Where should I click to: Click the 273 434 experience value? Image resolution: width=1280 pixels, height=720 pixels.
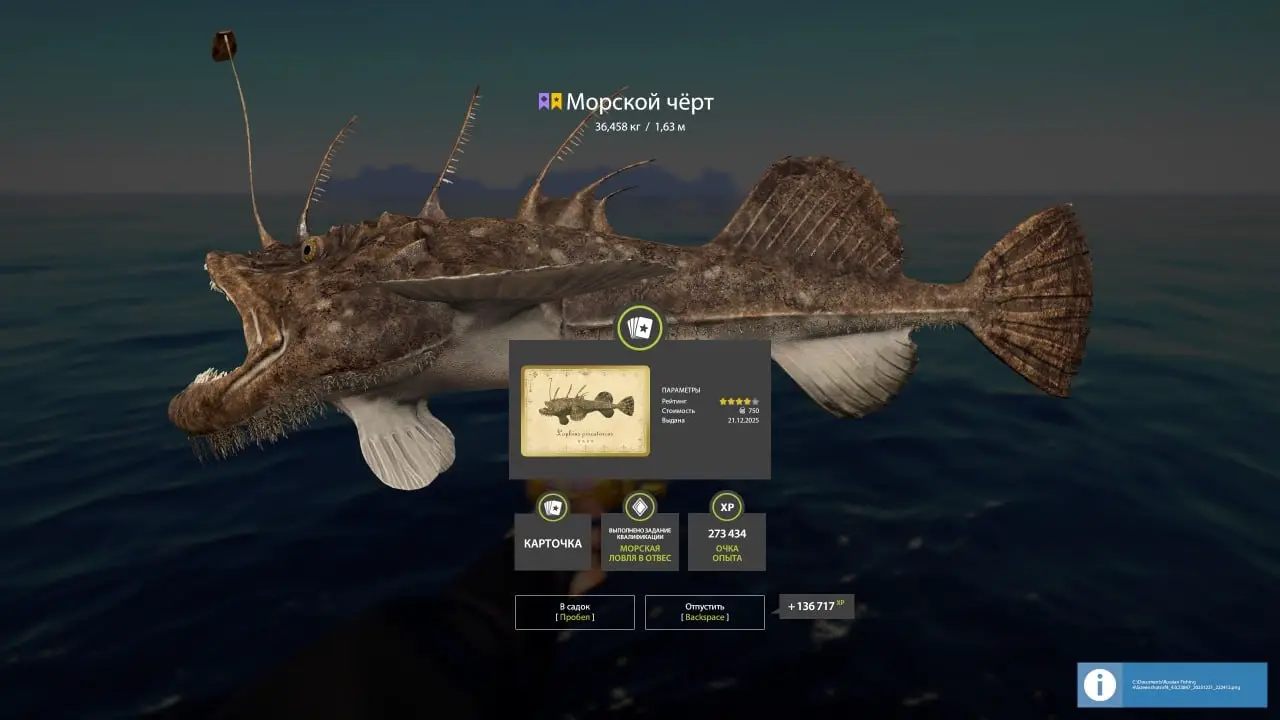click(x=726, y=533)
